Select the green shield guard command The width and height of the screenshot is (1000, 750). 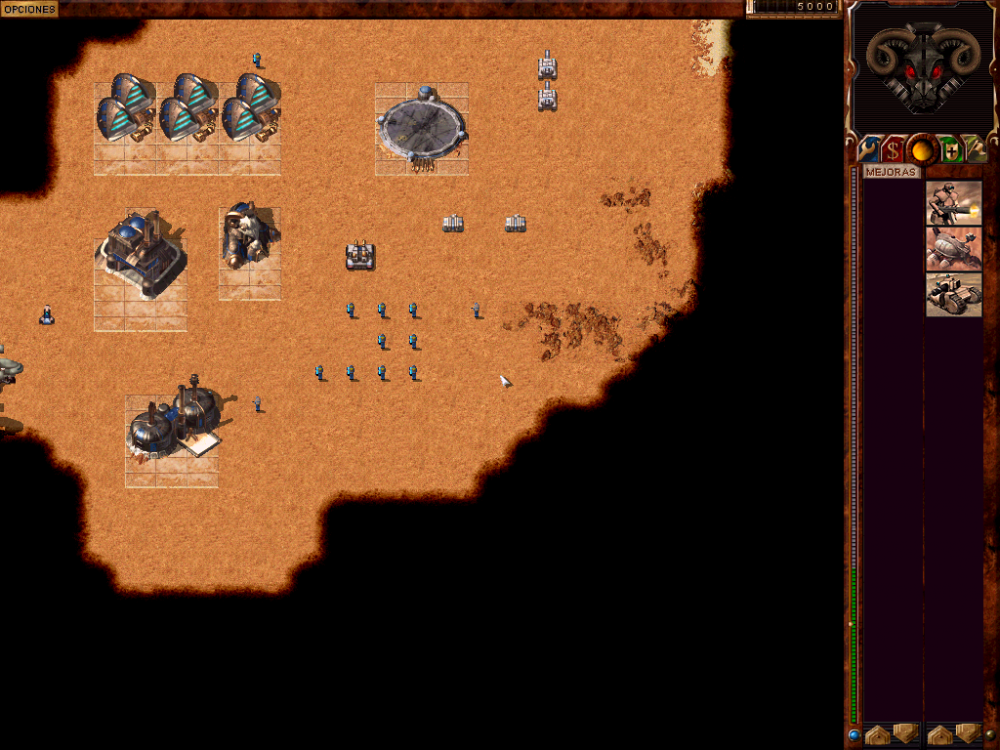tap(950, 150)
